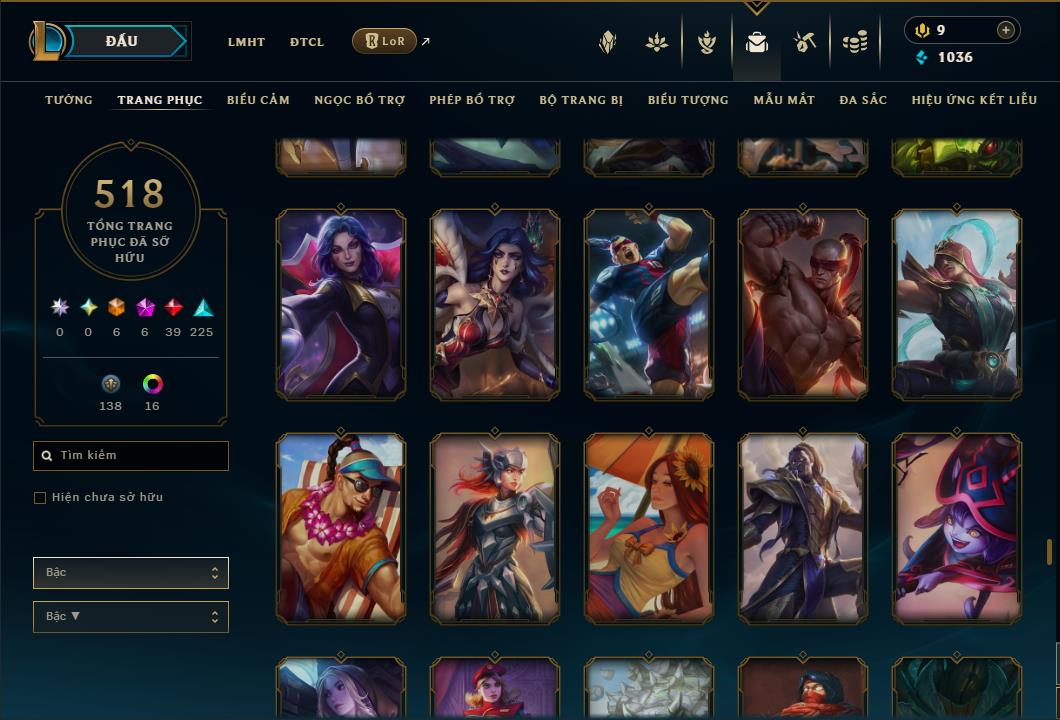Open the HIỆU ỨNG KẾT LIỄU tab
Image resolution: width=1060 pixels, height=720 pixels.
coord(975,100)
